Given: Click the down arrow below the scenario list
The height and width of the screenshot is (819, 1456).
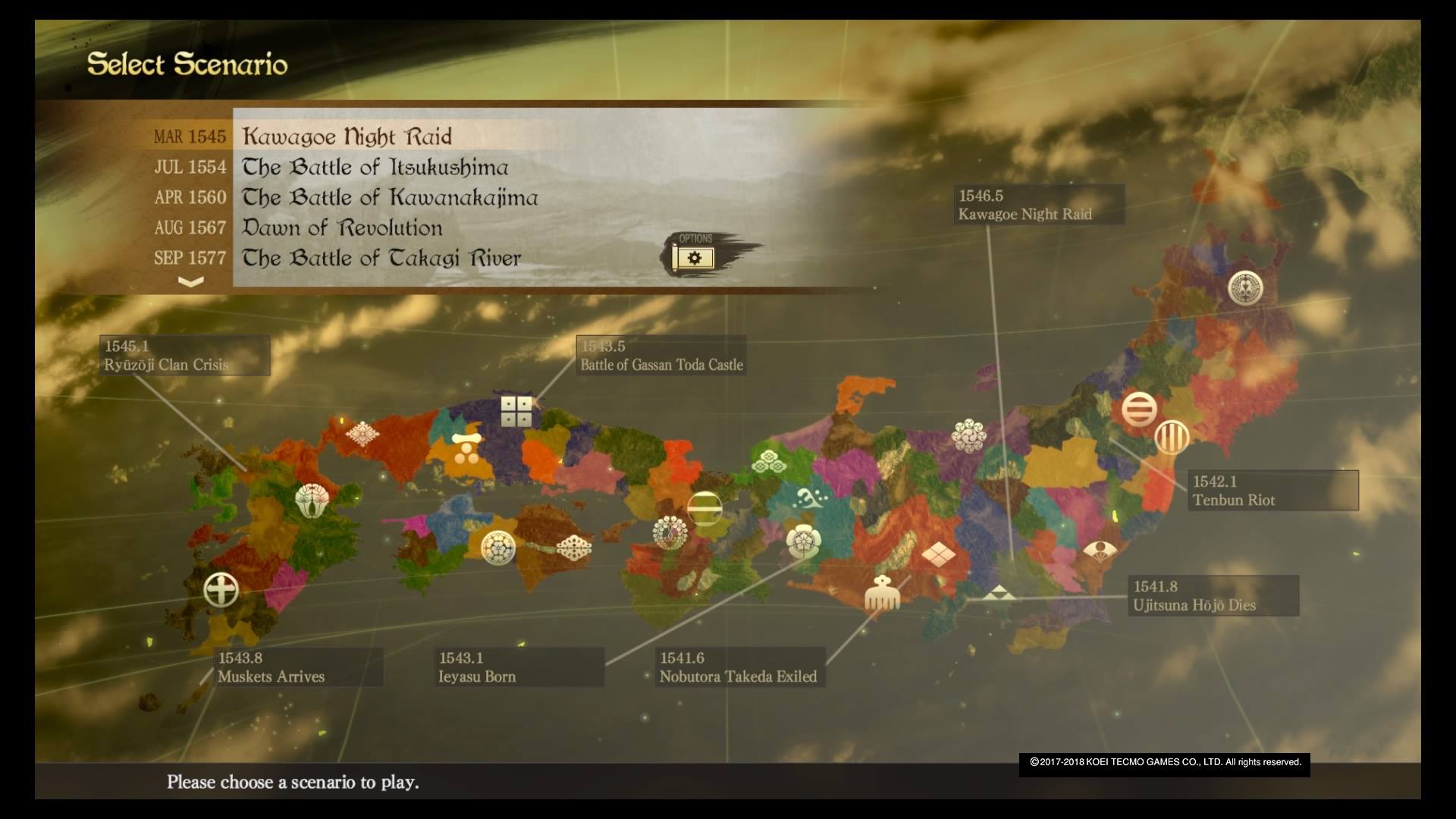Looking at the screenshot, I should [190, 281].
